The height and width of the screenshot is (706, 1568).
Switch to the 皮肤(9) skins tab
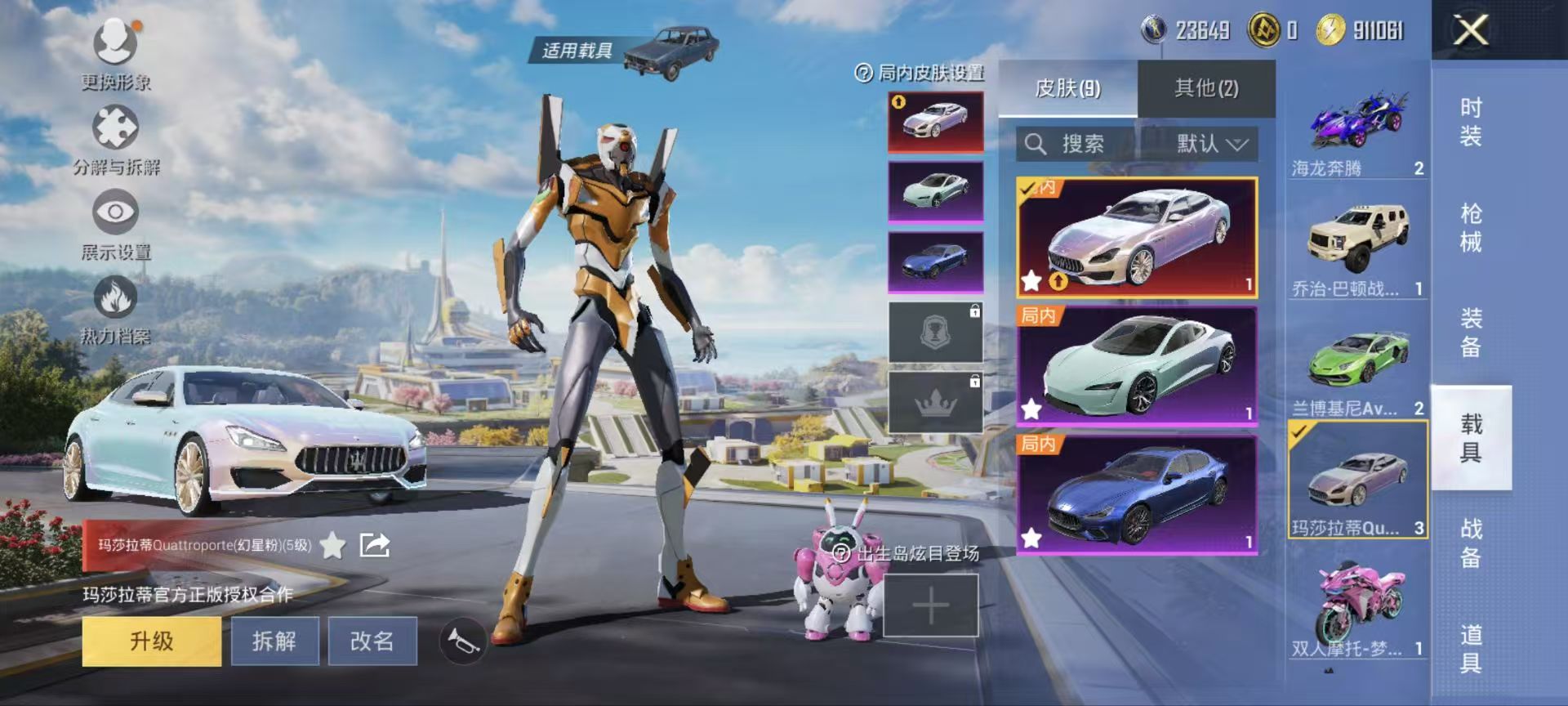(x=1067, y=88)
